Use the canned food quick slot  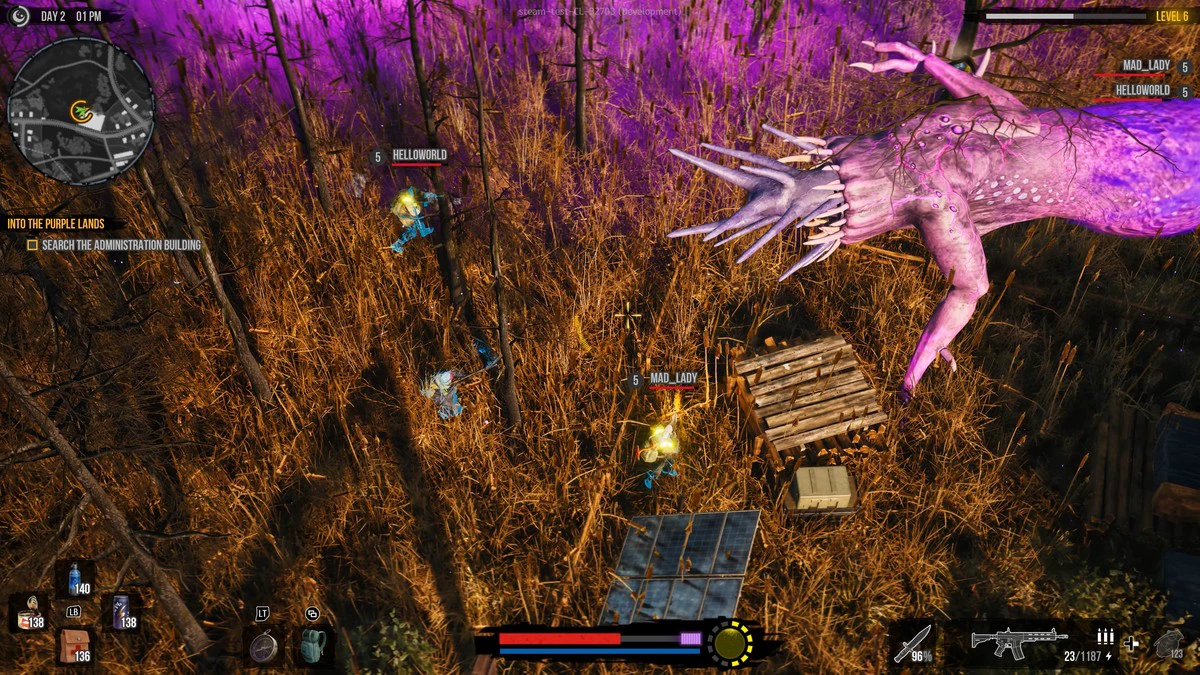[x=31, y=612]
